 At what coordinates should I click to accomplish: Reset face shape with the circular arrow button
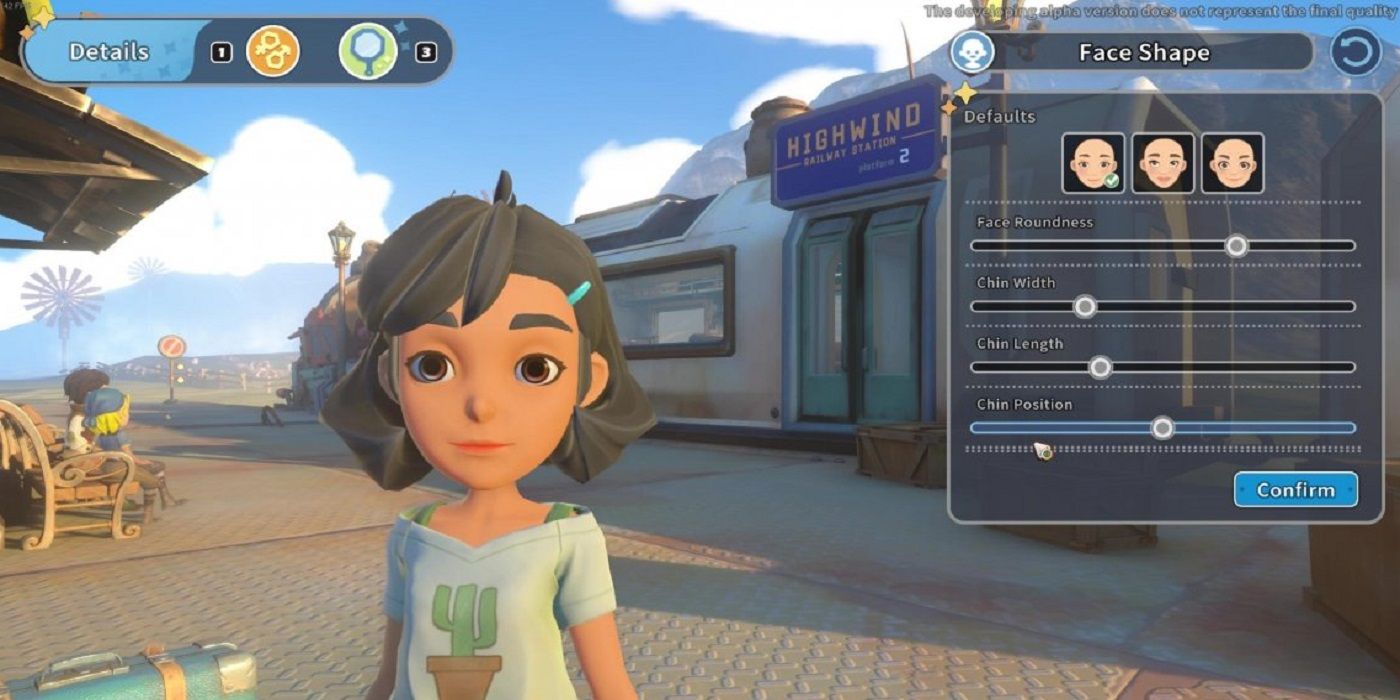point(1355,52)
